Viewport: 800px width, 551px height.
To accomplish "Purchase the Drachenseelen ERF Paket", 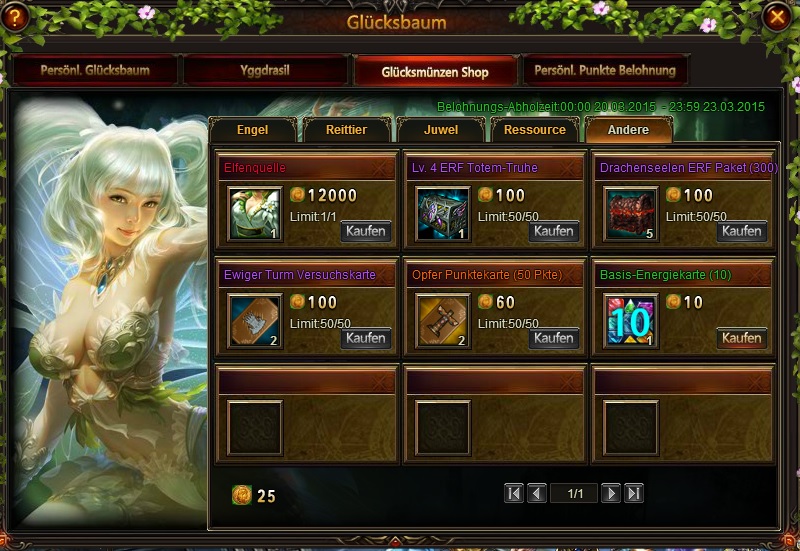I will 742,231.
